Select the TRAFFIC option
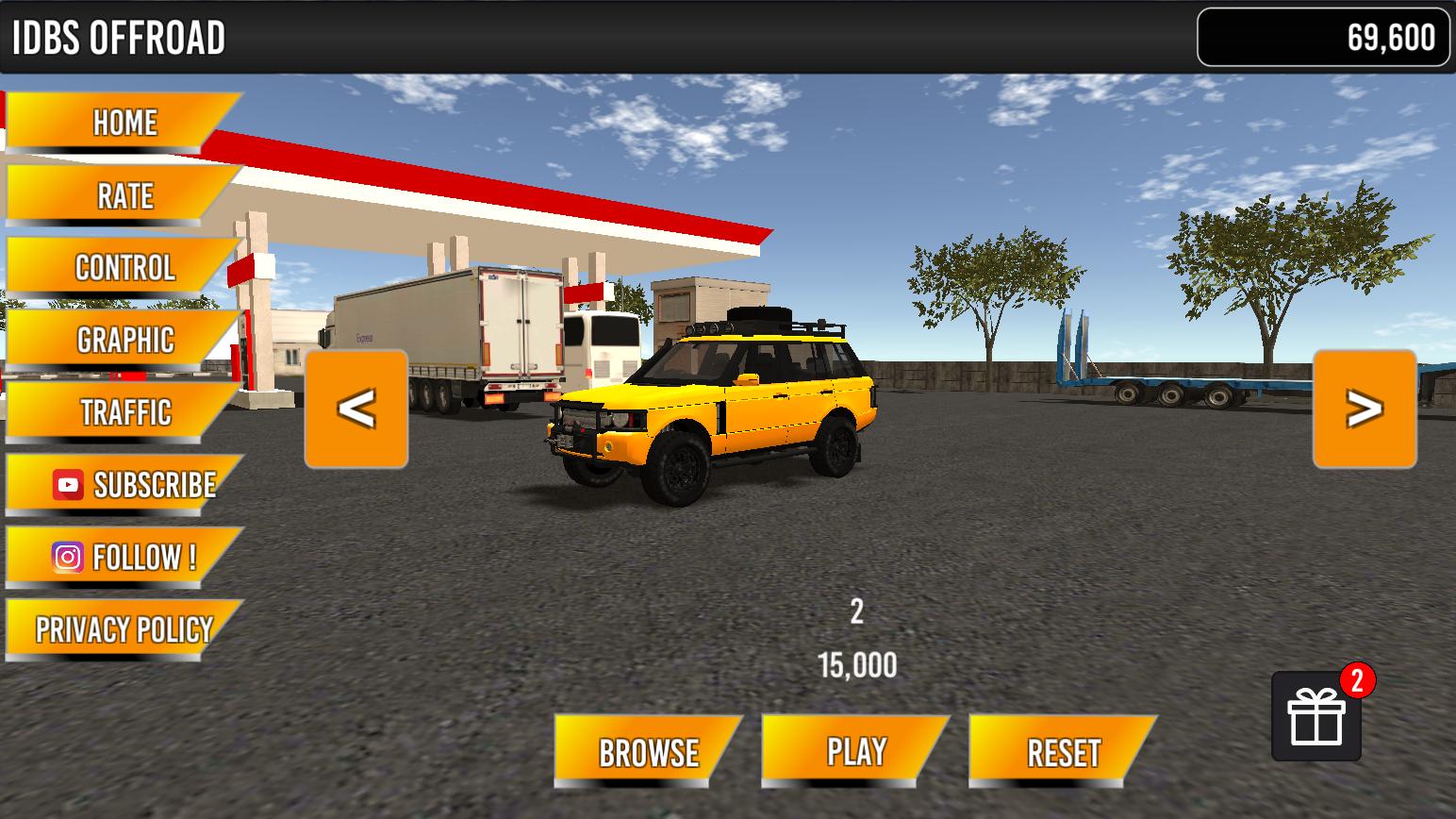 click(x=124, y=412)
